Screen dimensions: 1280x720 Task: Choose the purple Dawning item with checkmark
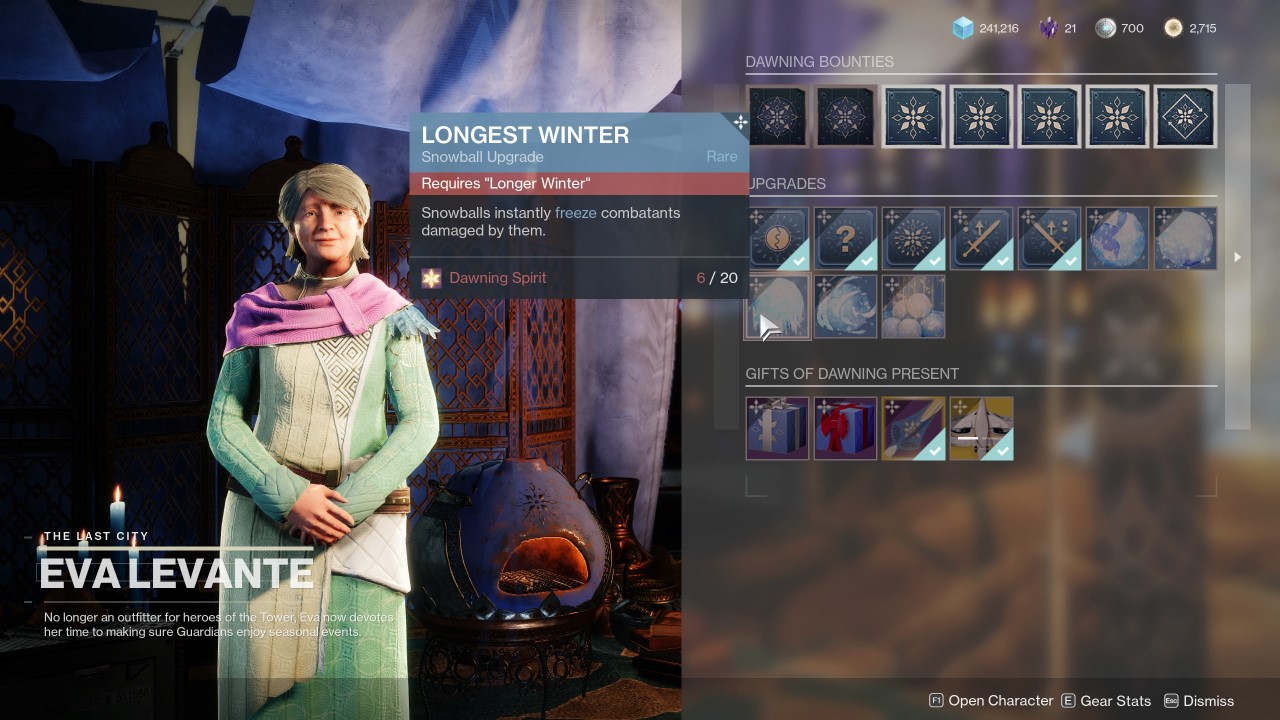click(914, 428)
